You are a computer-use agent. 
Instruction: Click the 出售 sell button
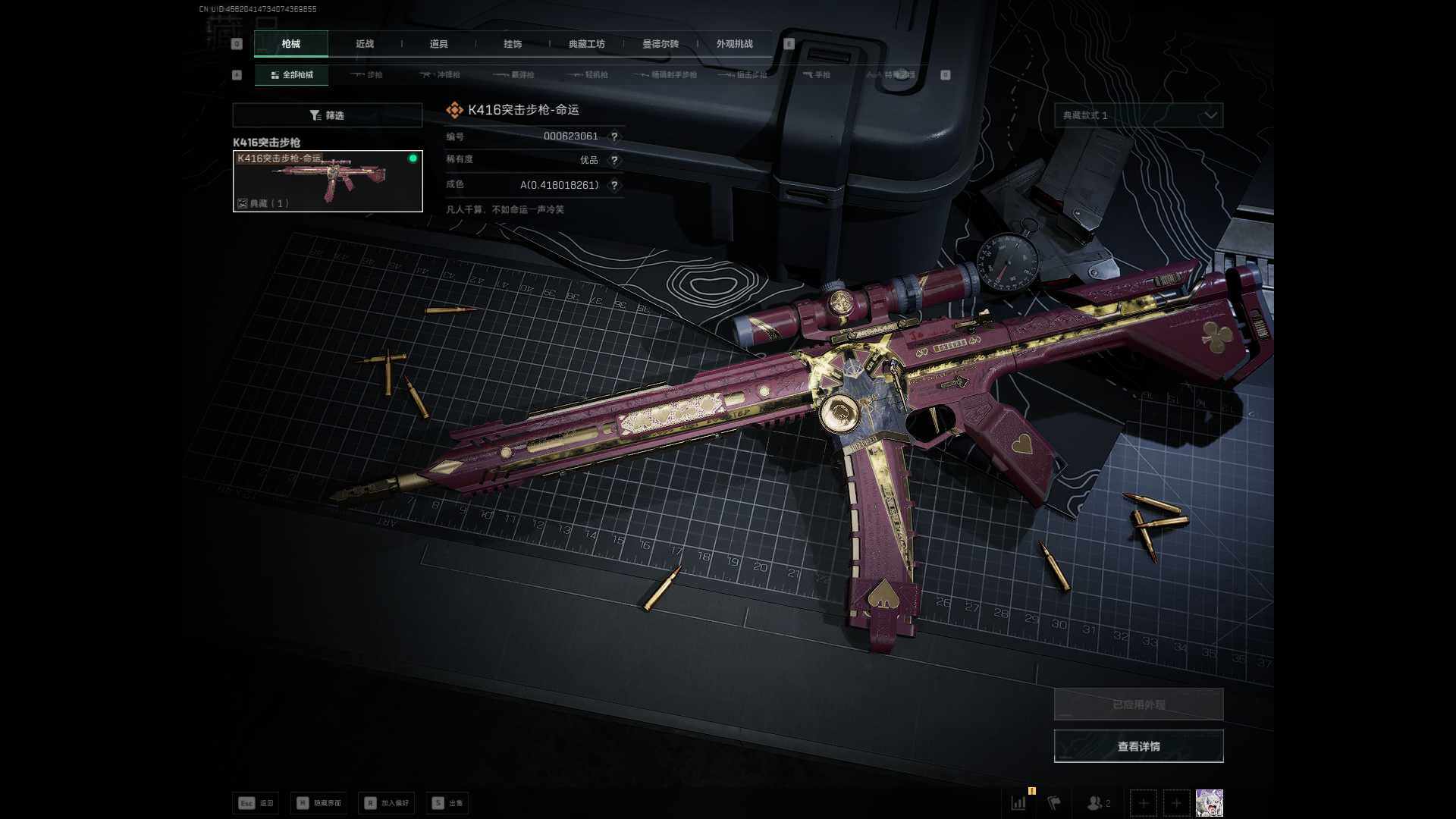tap(447, 803)
